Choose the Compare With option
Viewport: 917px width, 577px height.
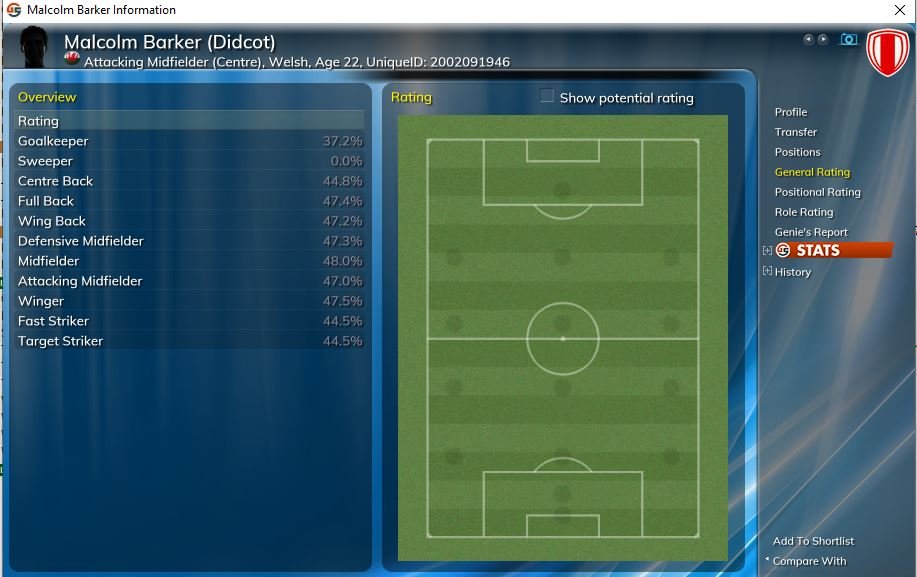coord(810,561)
